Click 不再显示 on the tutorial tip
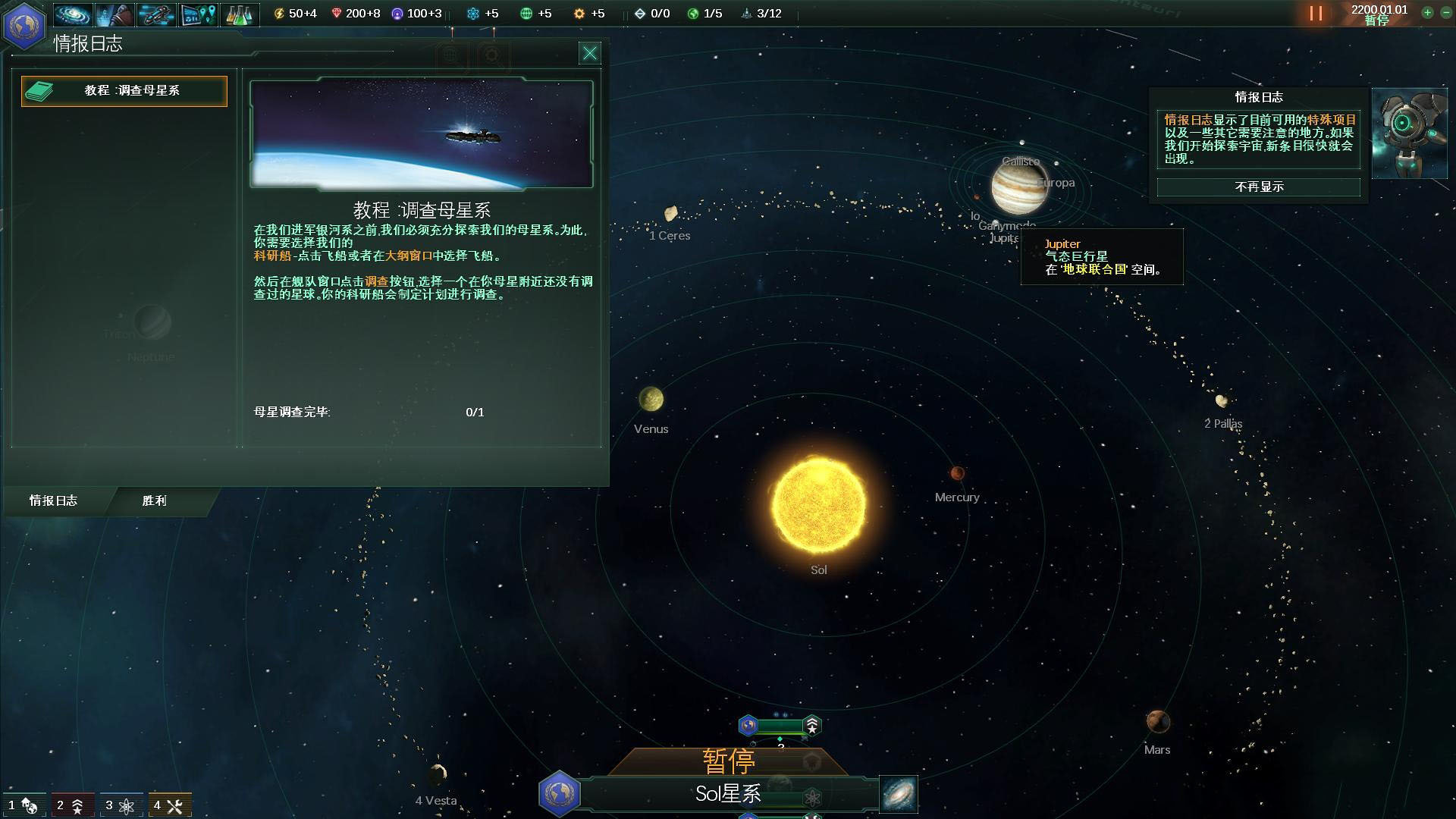The width and height of the screenshot is (1456, 819). coord(1259,187)
